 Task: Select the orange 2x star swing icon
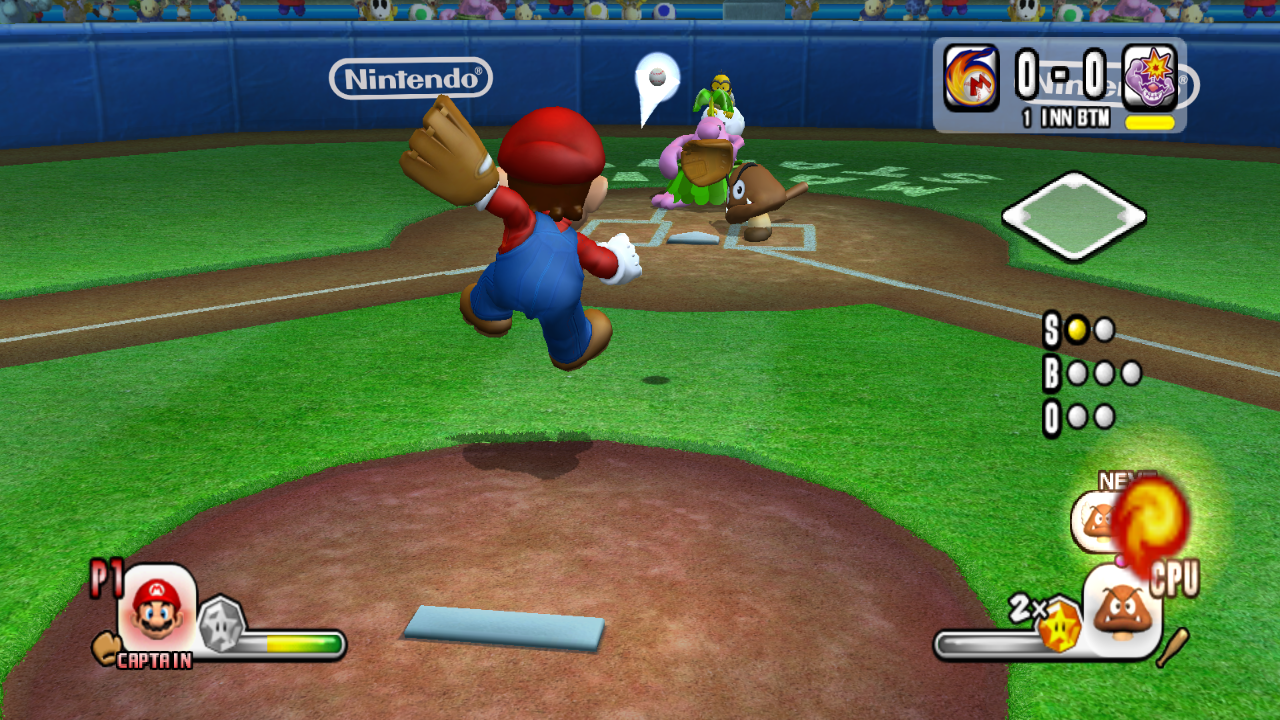tap(1058, 625)
